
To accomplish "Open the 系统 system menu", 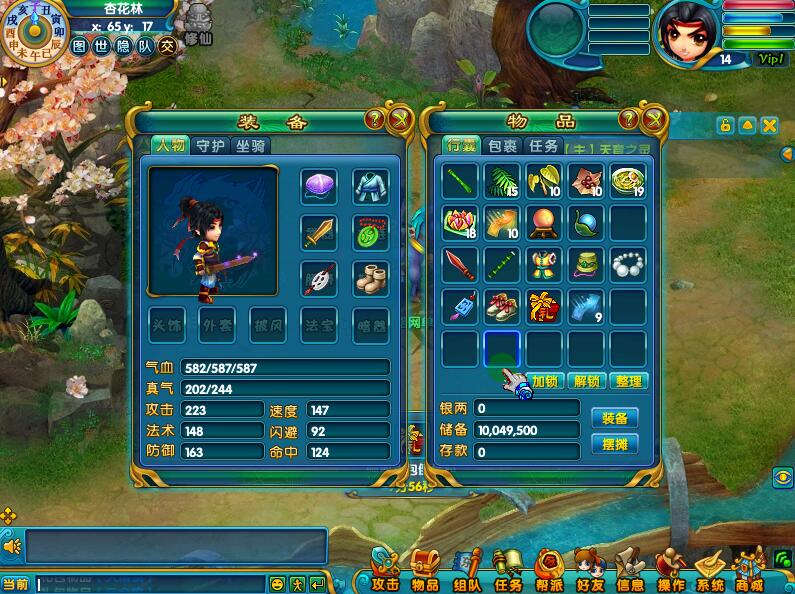I will tap(710, 572).
